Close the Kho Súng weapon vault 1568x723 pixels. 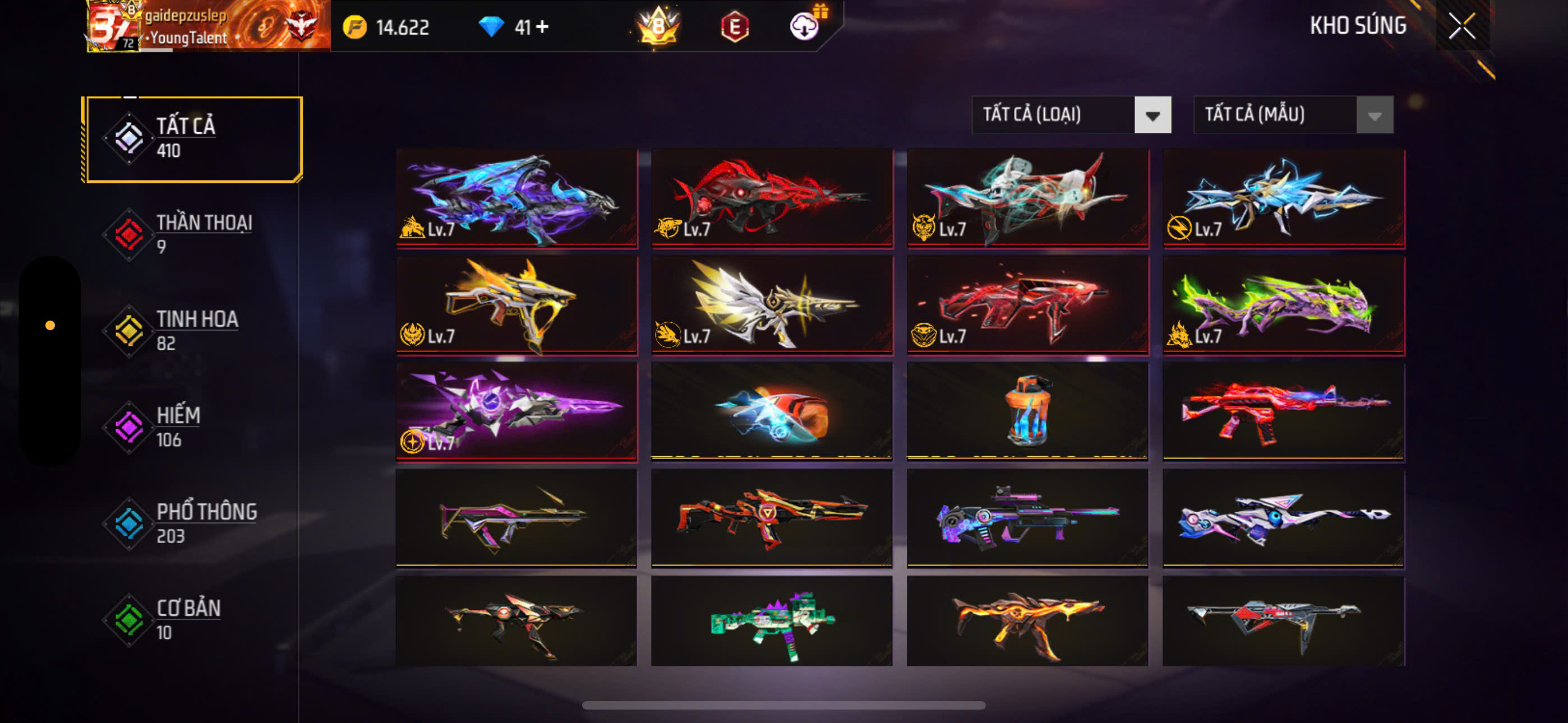[x=1461, y=26]
